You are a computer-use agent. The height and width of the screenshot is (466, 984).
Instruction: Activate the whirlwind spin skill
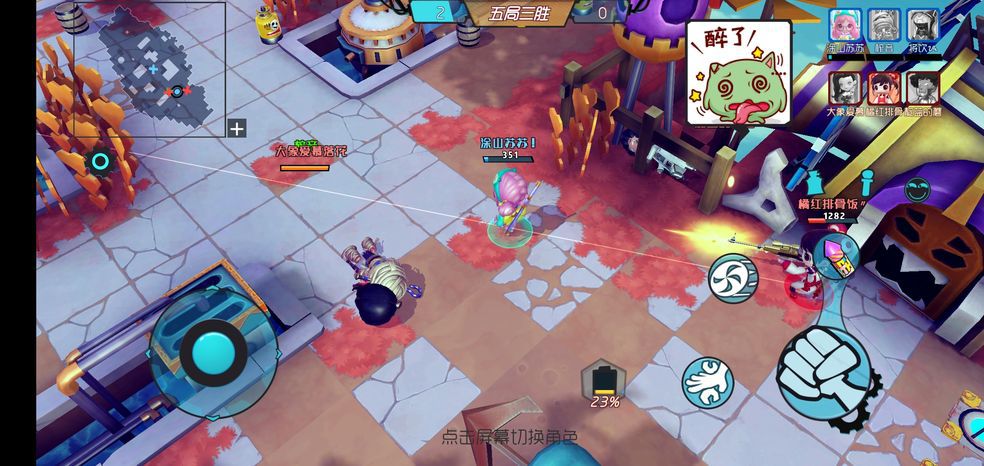click(x=733, y=277)
